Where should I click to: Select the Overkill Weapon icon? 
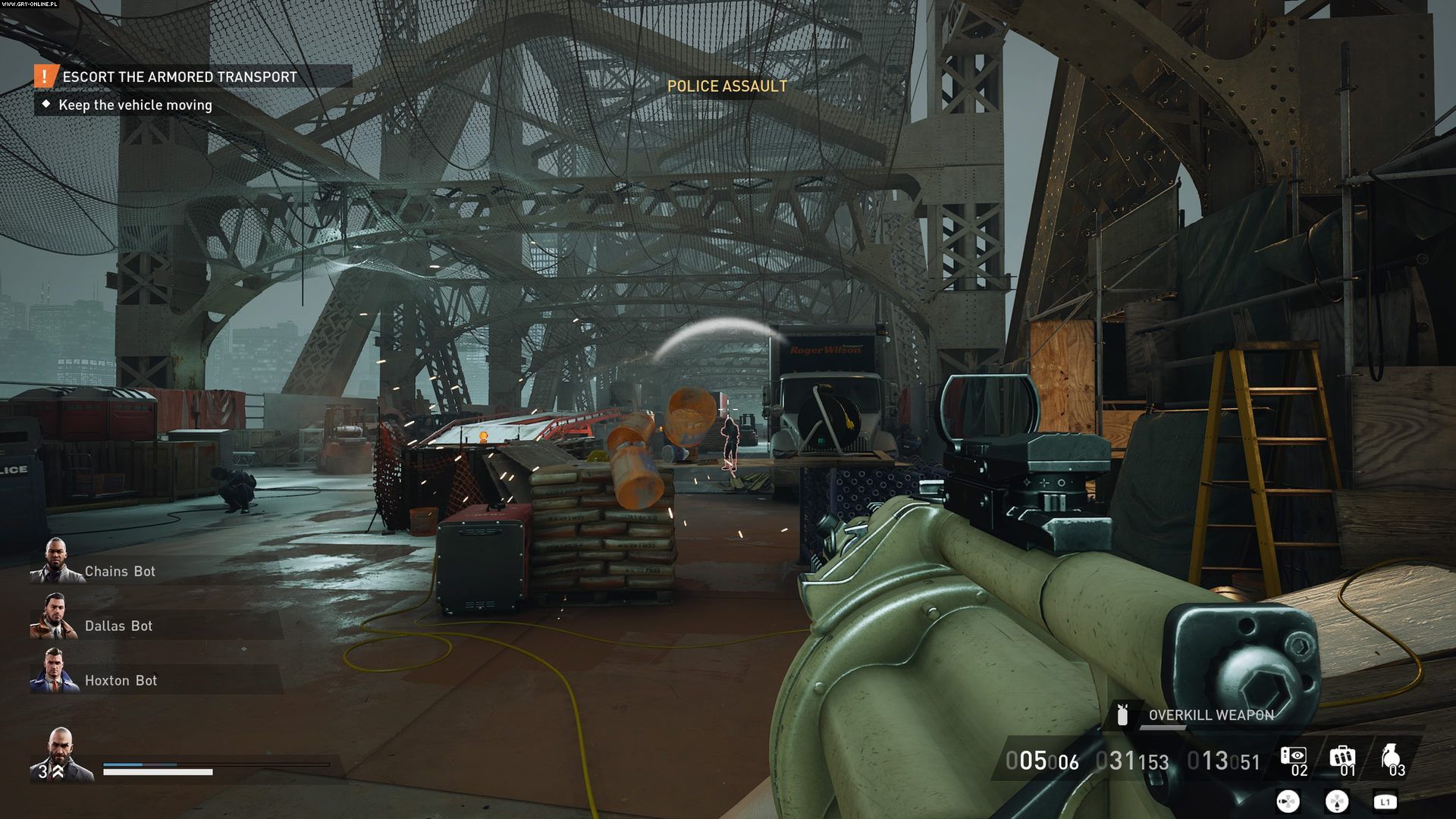coord(1123,714)
